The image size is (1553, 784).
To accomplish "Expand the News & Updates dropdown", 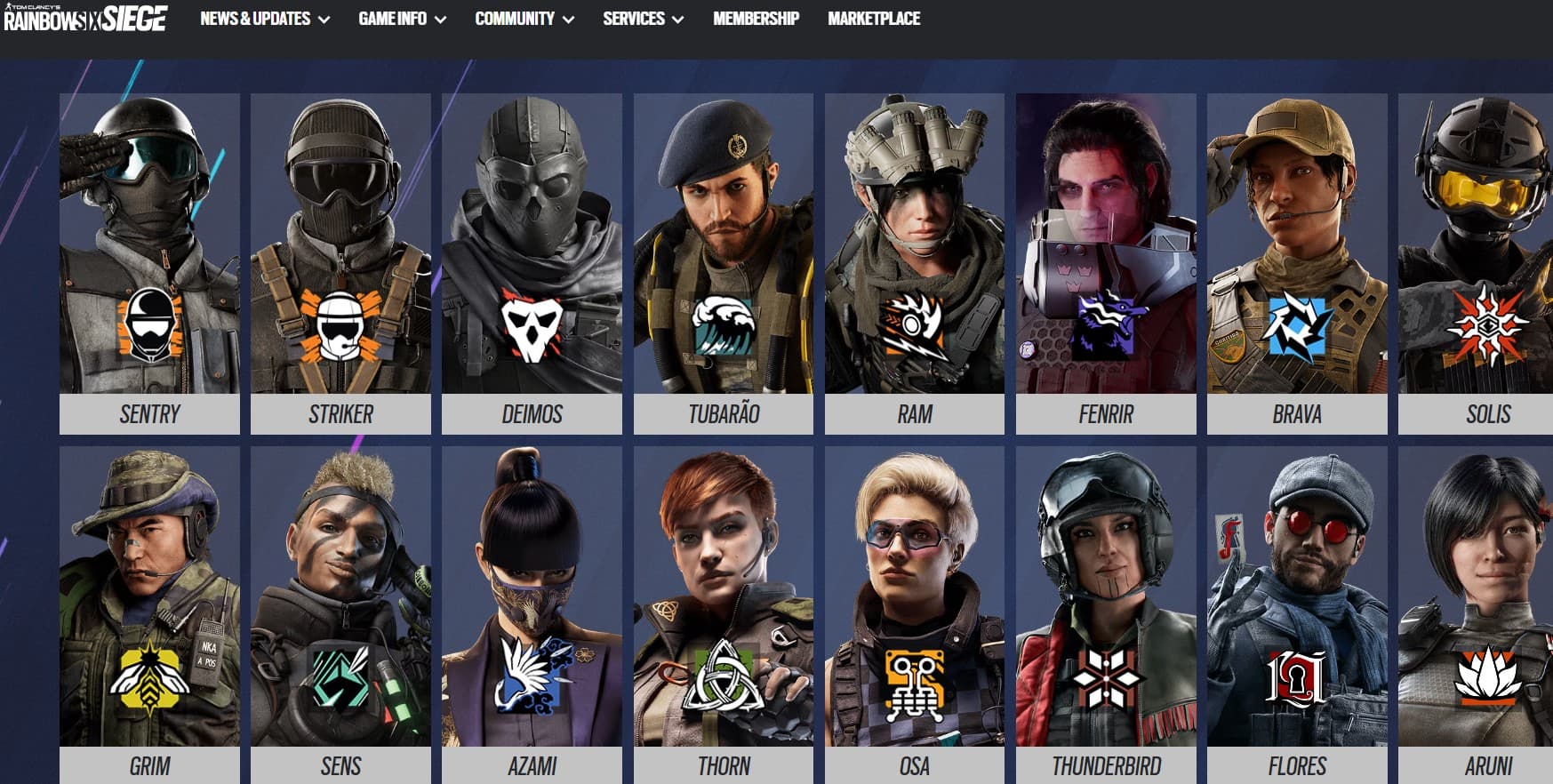I will click(x=254, y=18).
